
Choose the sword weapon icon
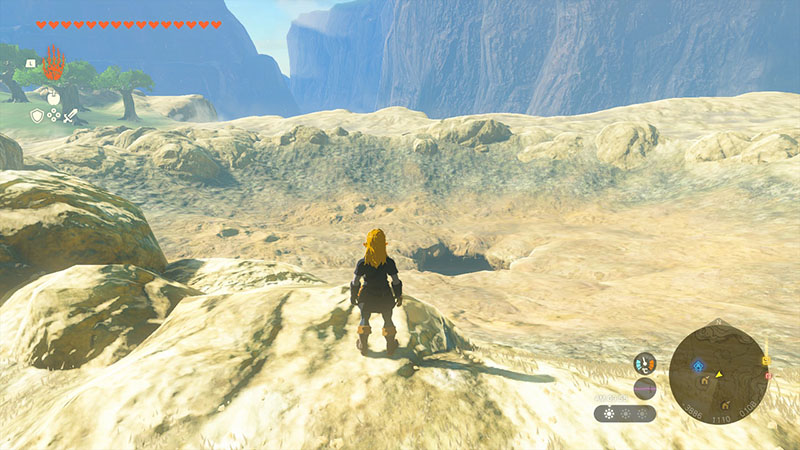[x=71, y=116]
